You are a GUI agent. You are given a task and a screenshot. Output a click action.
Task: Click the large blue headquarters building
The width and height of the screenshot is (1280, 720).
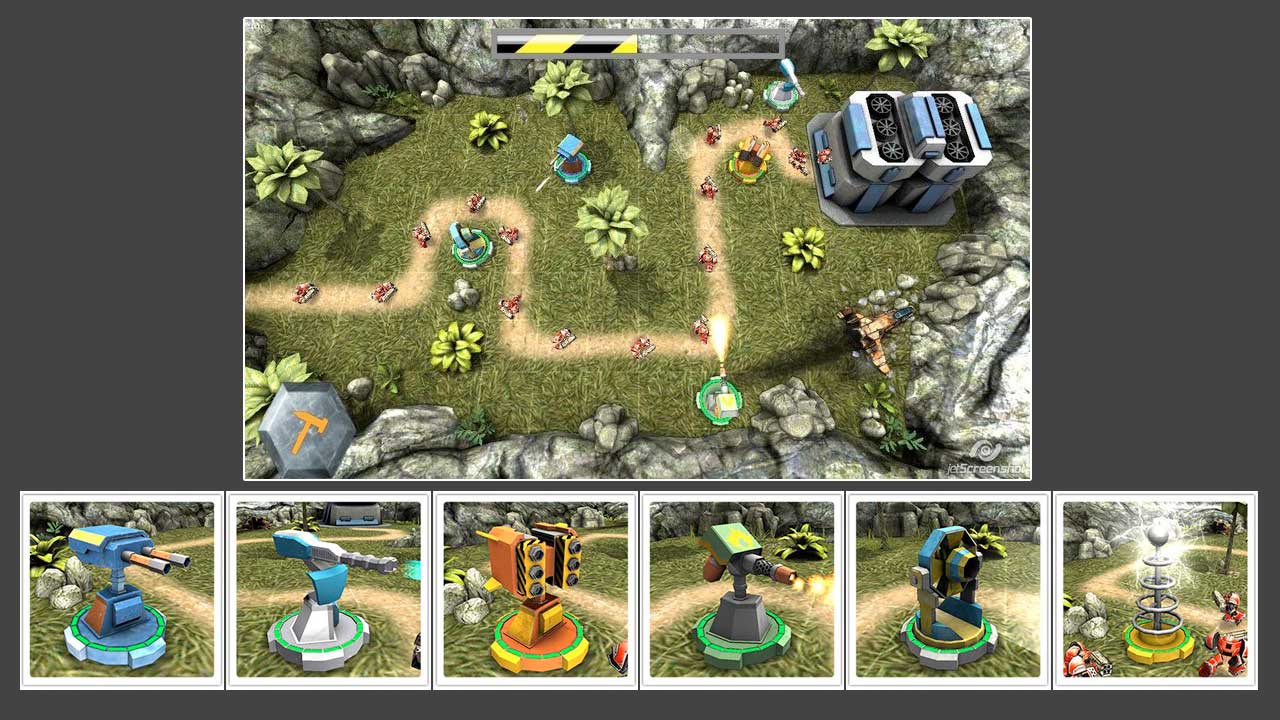click(x=900, y=150)
